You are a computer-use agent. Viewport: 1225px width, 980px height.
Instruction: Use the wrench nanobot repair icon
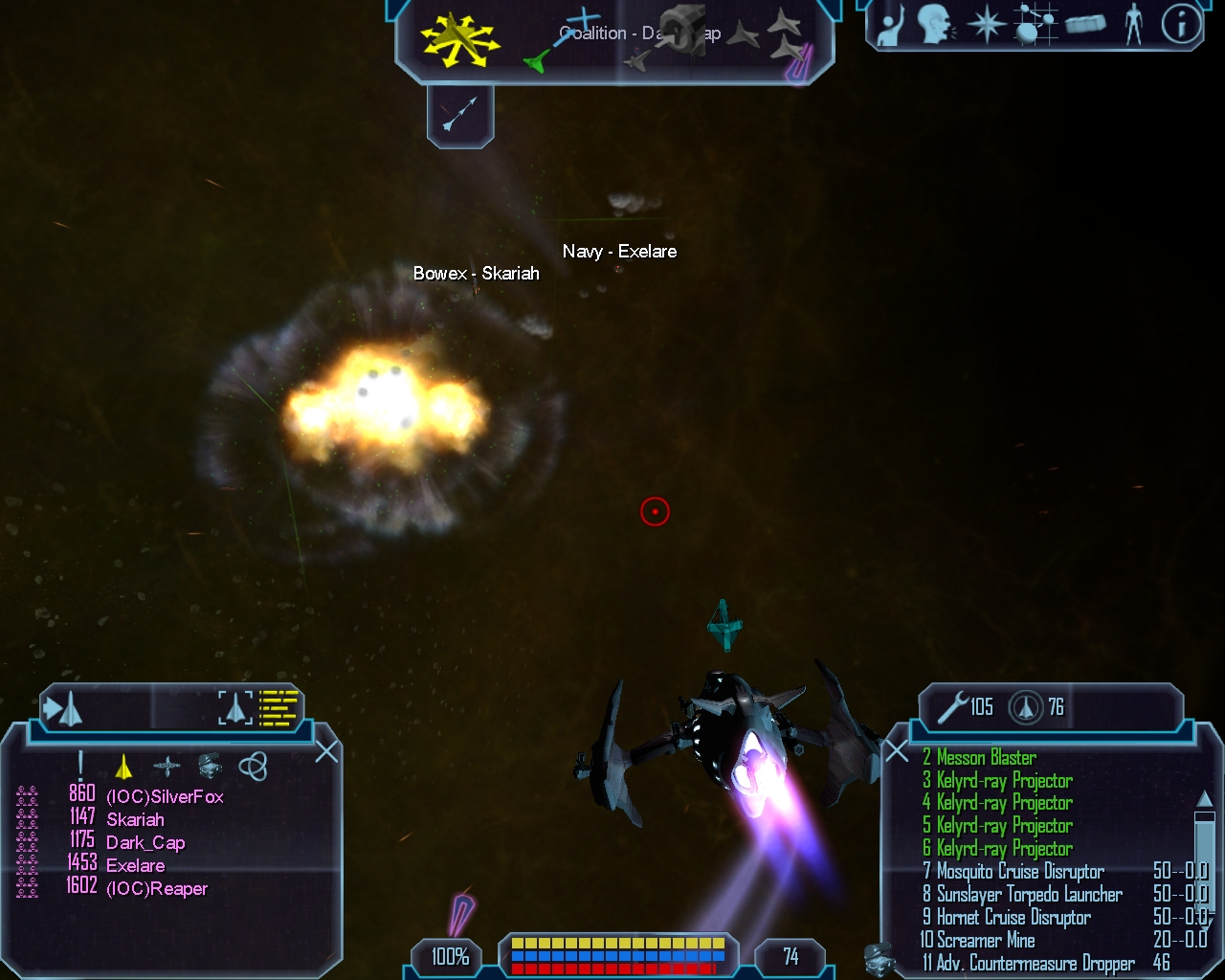click(x=953, y=707)
